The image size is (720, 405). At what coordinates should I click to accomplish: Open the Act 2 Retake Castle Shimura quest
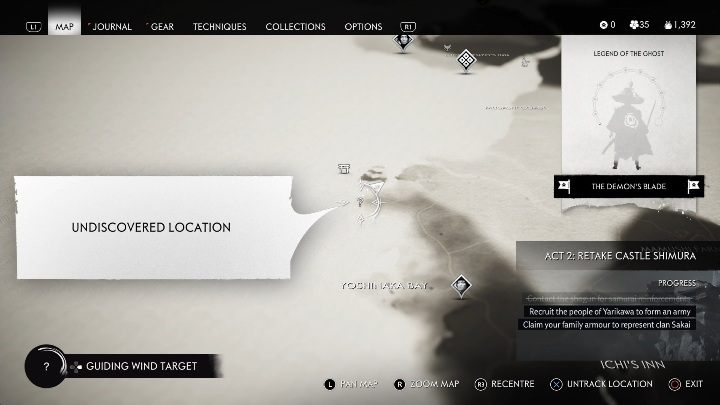pyautogui.click(x=619, y=256)
